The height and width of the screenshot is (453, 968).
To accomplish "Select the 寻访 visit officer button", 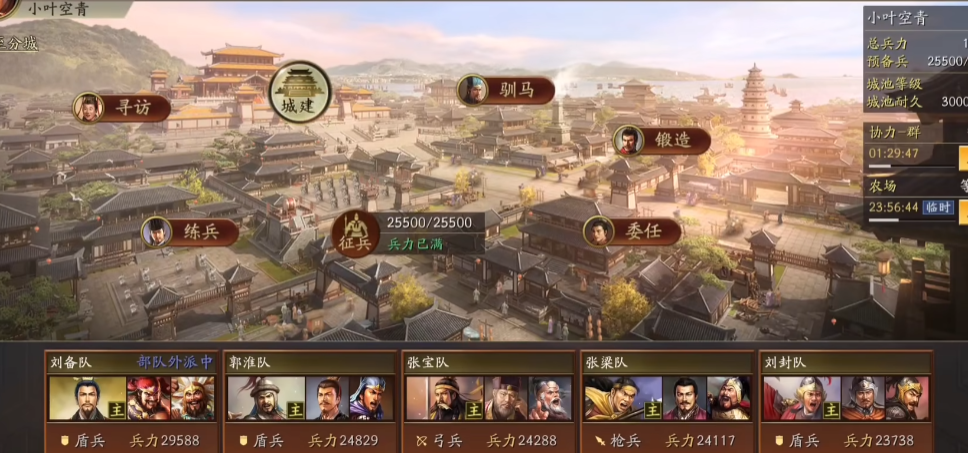I will (121, 107).
